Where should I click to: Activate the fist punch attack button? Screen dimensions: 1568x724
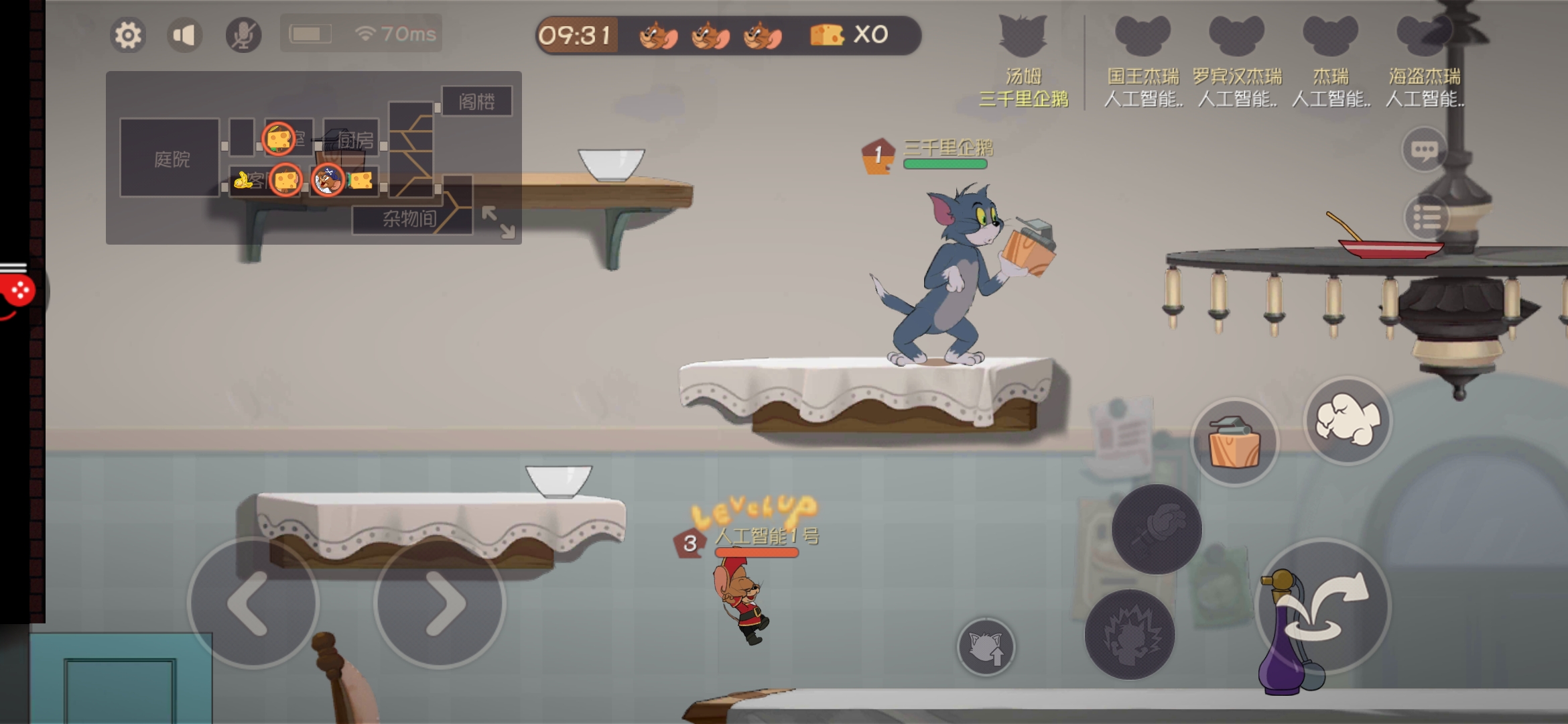click(1157, 529)
